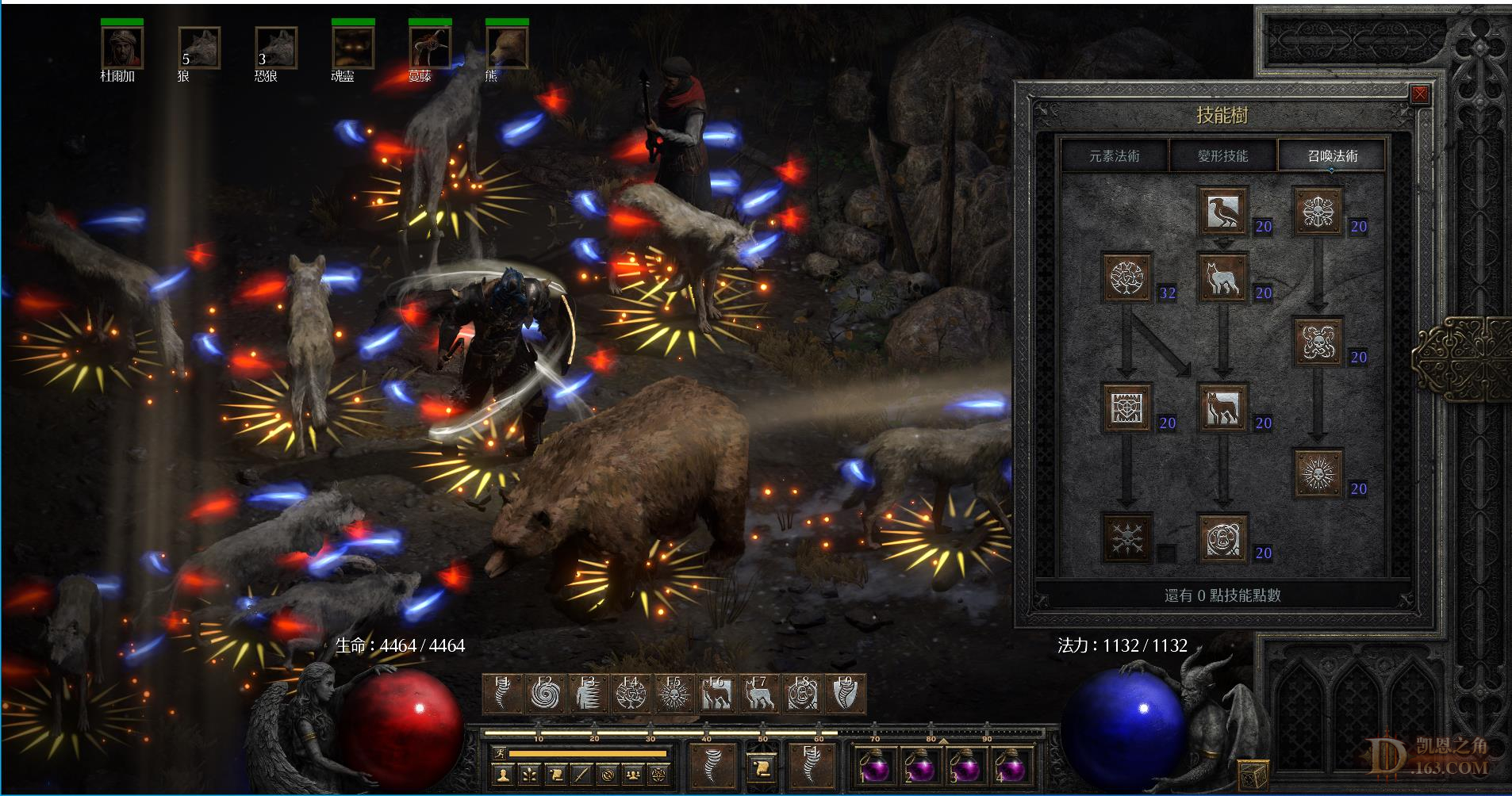This screenshot has height=796, width=1512.
Task: Choose the Oak Sage tree skill node
Action: pyautogui.click(x=1127, y=277)
